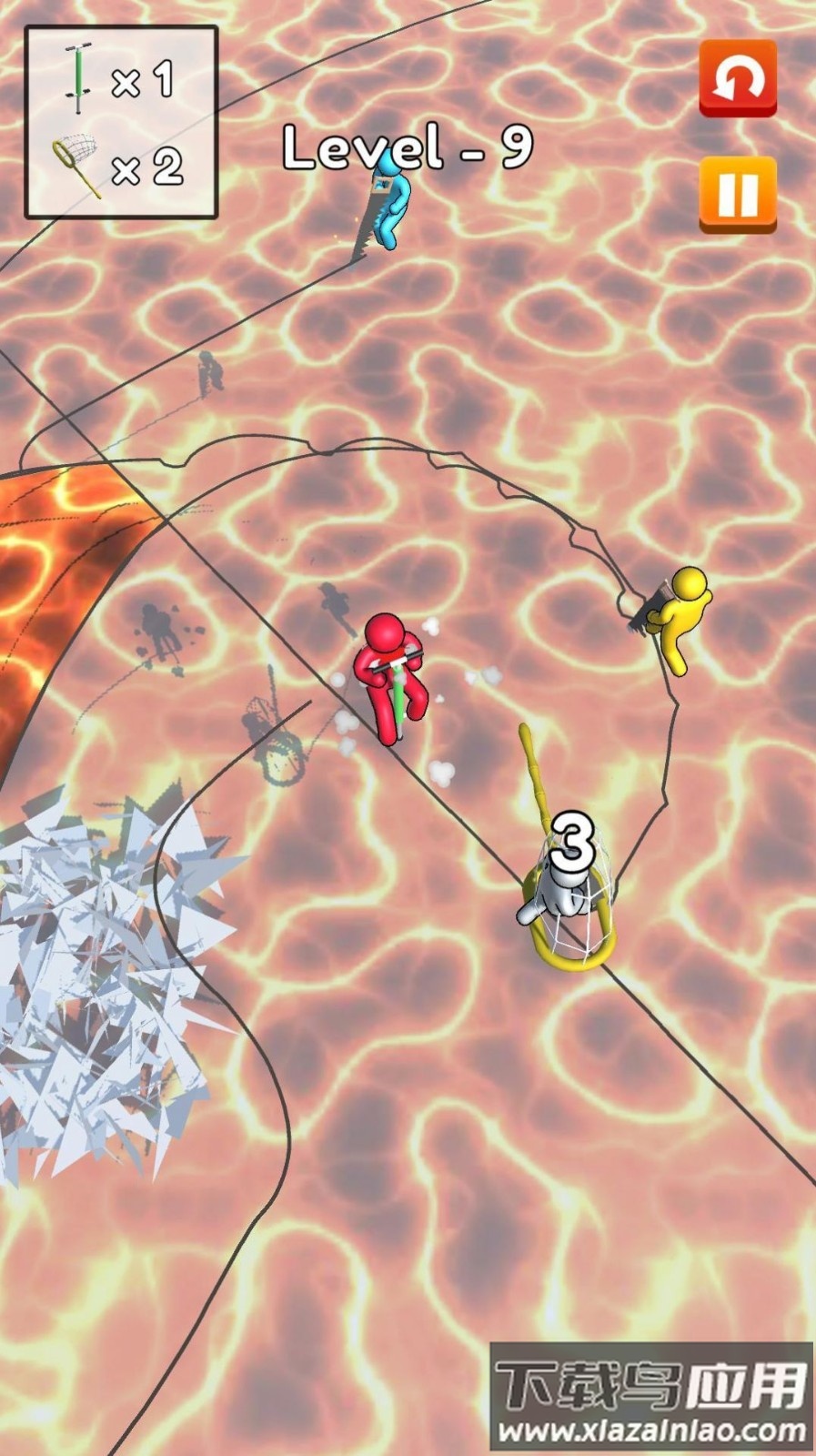
Task: Select the butterfly net item
Action: coord(78,166)
